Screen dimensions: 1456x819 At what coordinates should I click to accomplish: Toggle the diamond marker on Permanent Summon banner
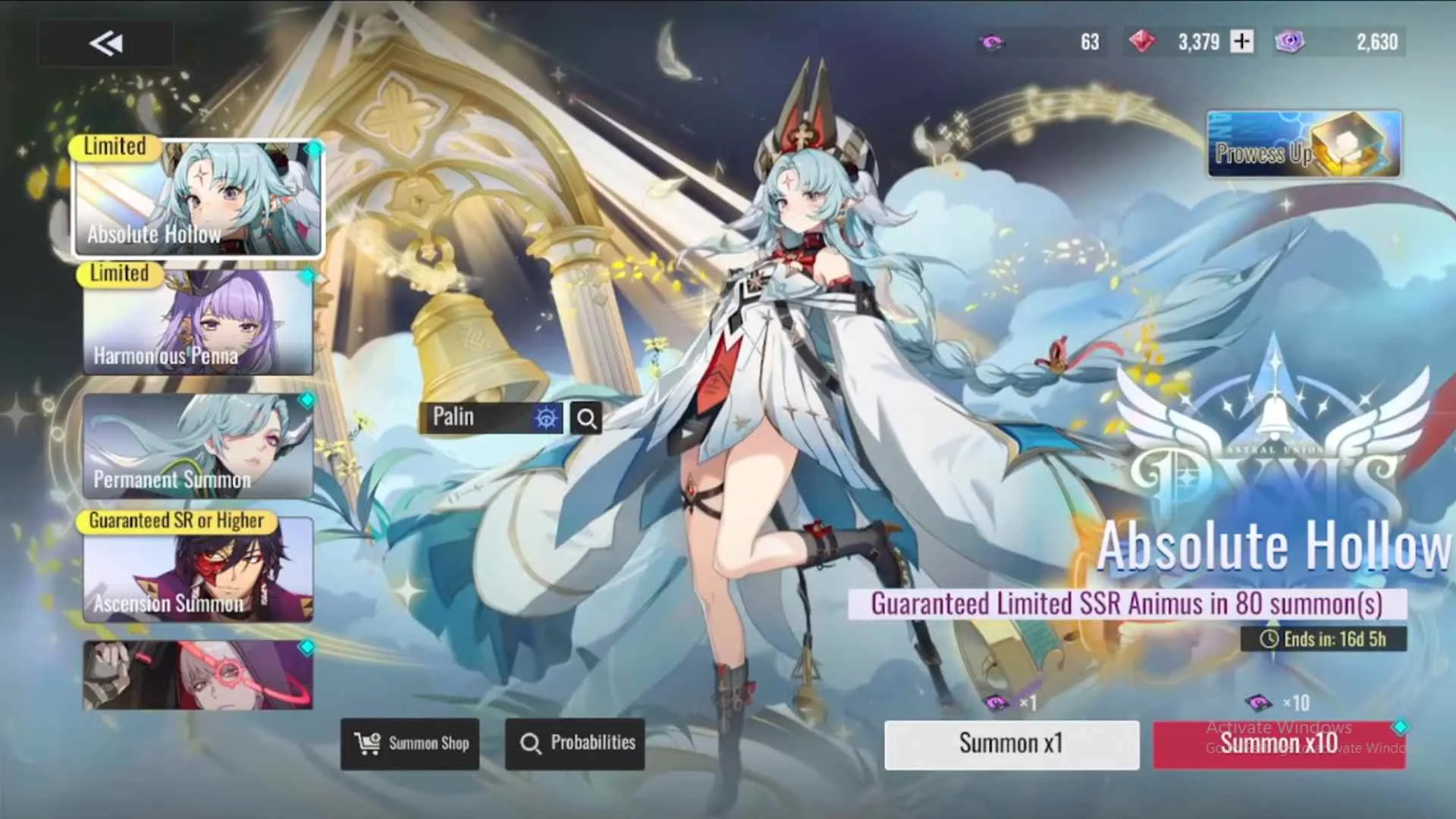click(x=308, y=401)
